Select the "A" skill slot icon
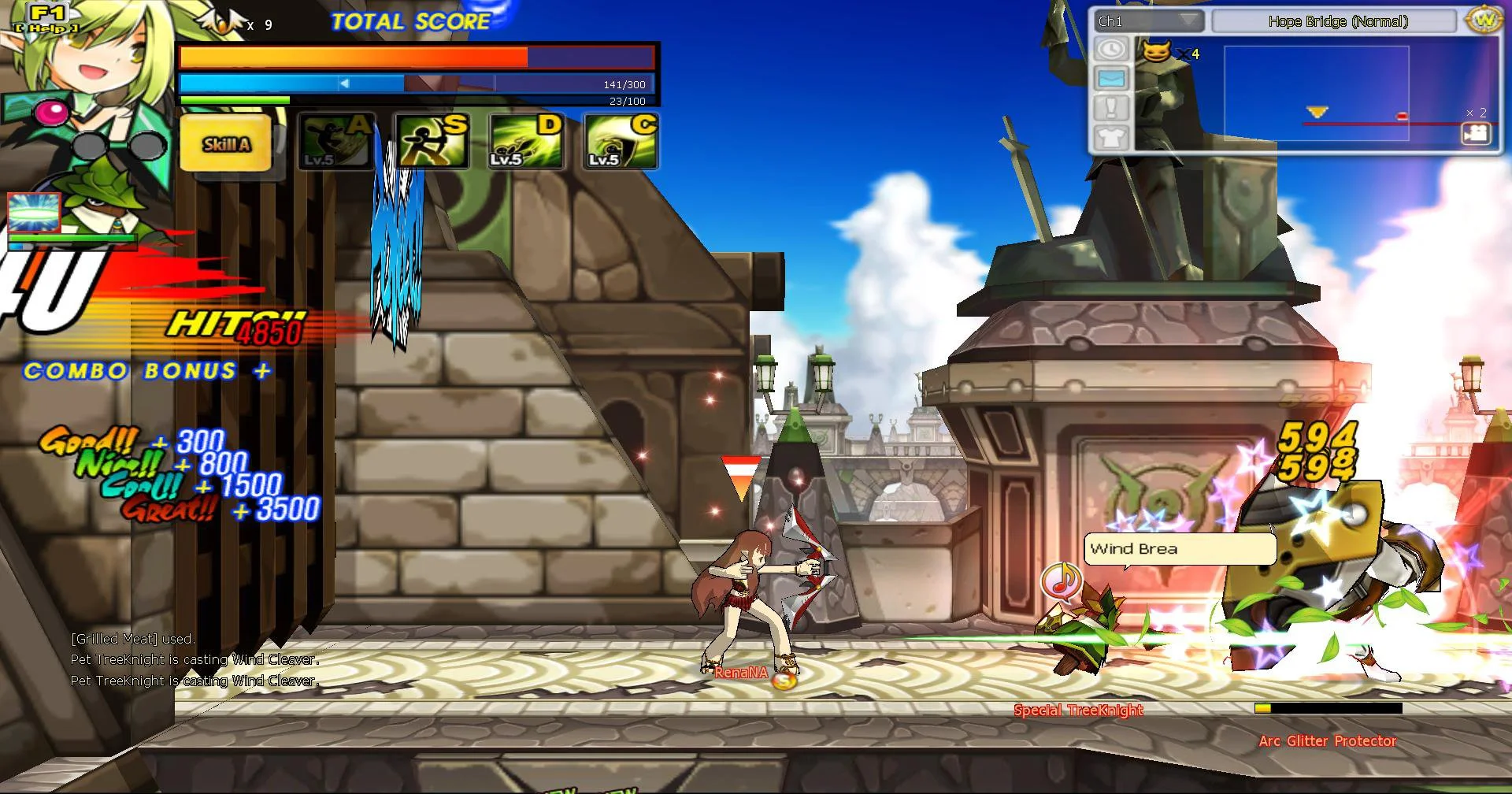 click(x=334, y=142)
